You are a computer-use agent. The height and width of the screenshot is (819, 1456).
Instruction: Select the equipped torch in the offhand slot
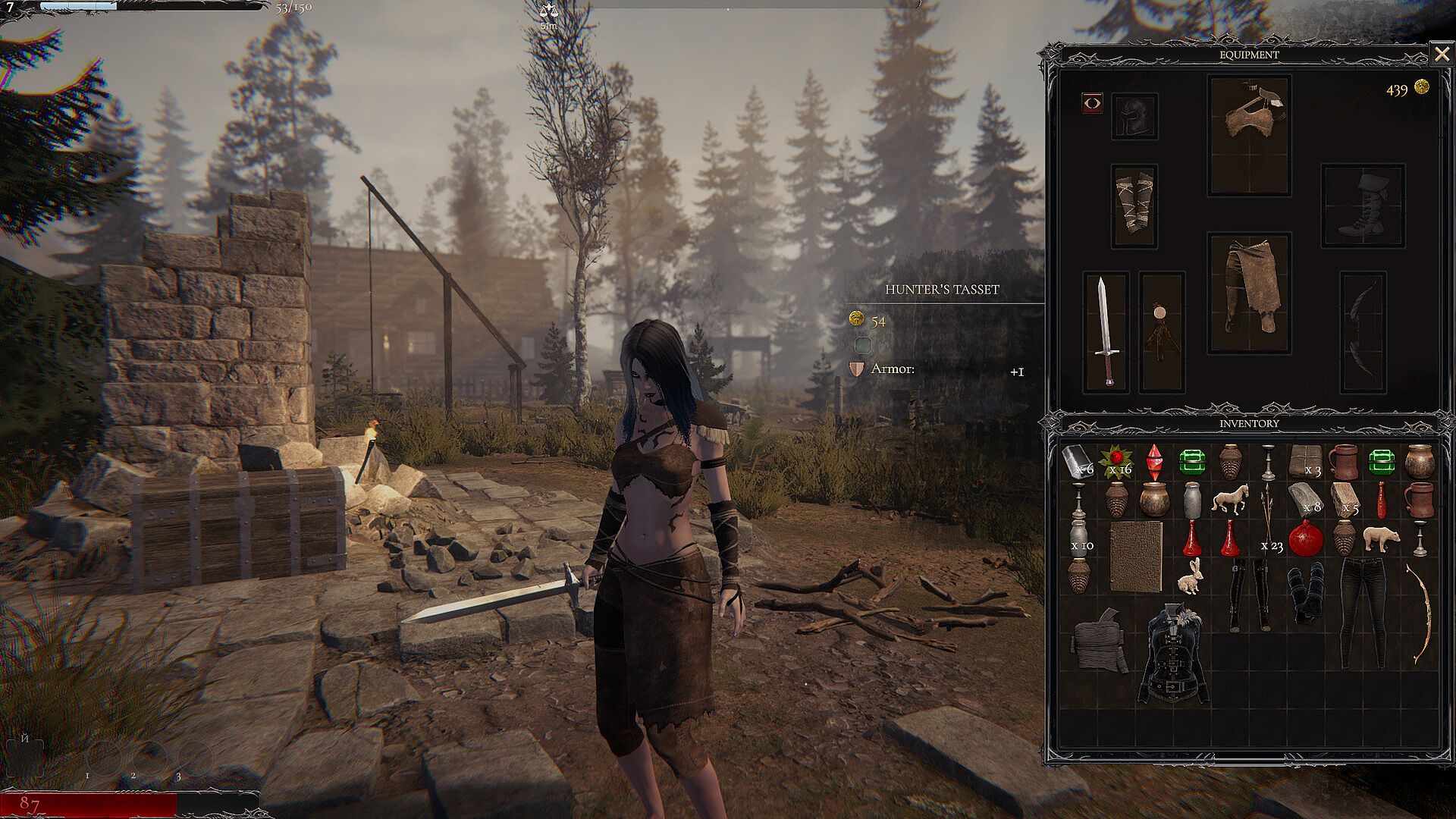[x=1161, y=331]
